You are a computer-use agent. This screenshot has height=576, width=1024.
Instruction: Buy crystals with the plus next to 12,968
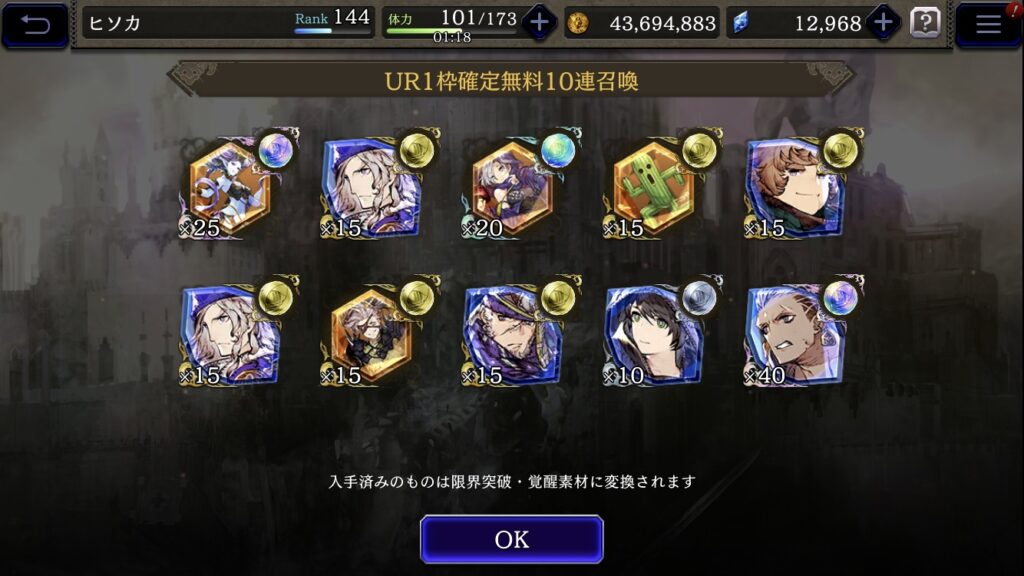884,23
